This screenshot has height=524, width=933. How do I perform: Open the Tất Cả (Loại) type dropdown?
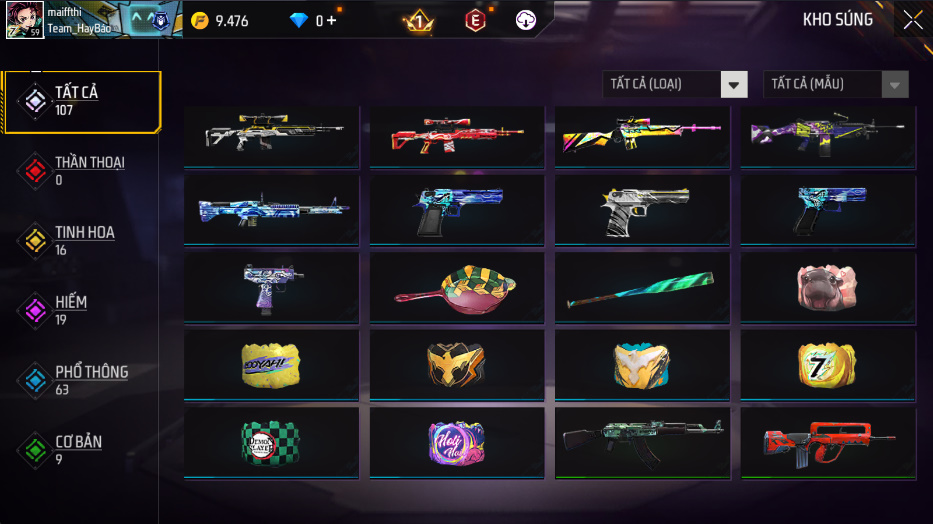(x=675, y=84)
